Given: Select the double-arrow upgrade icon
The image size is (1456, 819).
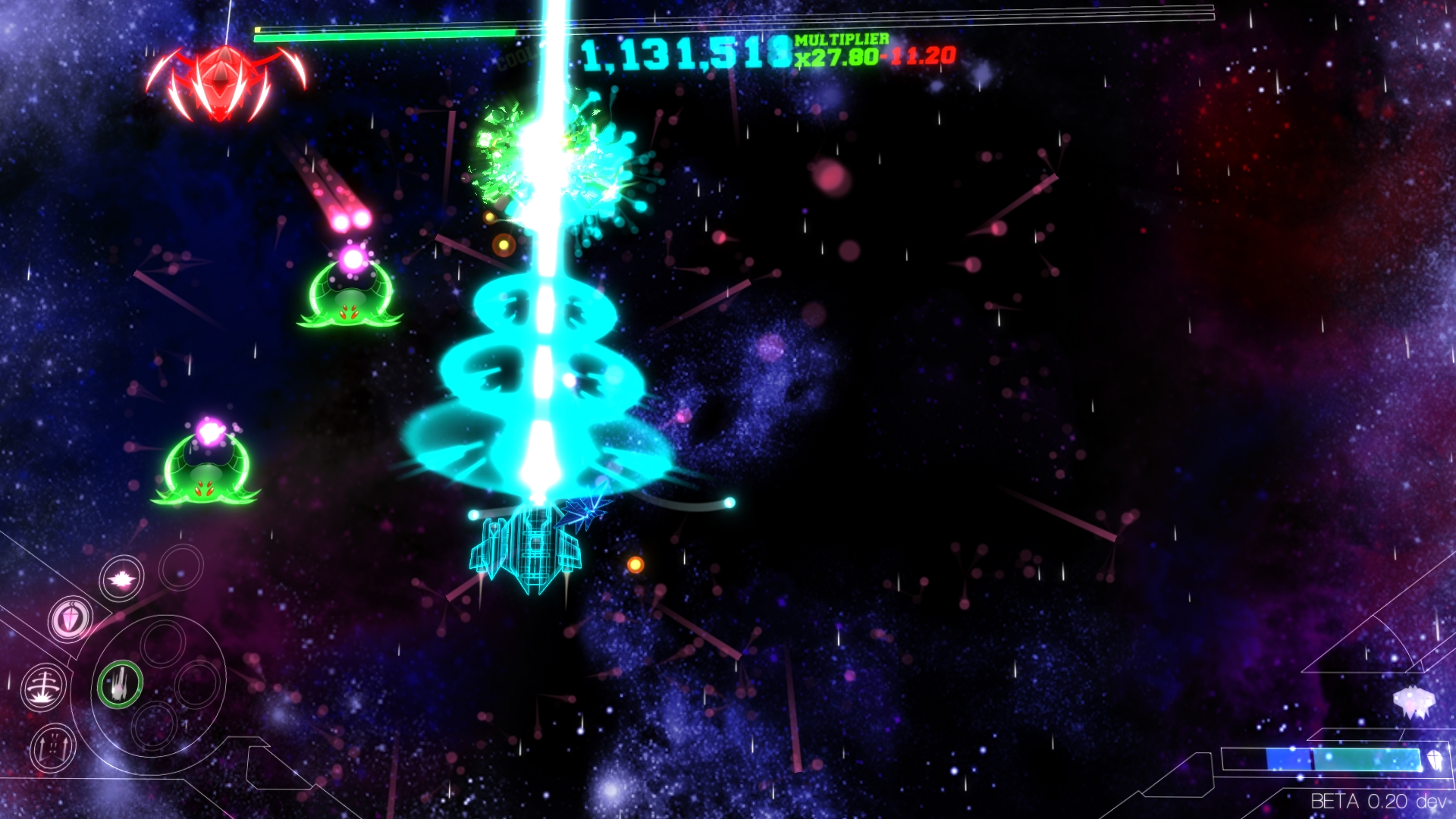Looking at the screenshot, I should point(52,748).
